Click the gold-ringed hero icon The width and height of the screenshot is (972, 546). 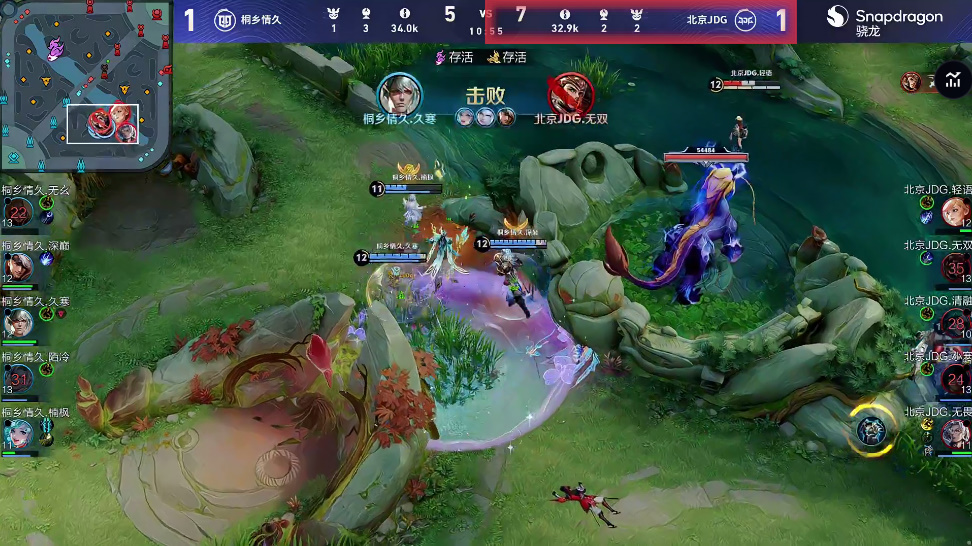point(871,430)
